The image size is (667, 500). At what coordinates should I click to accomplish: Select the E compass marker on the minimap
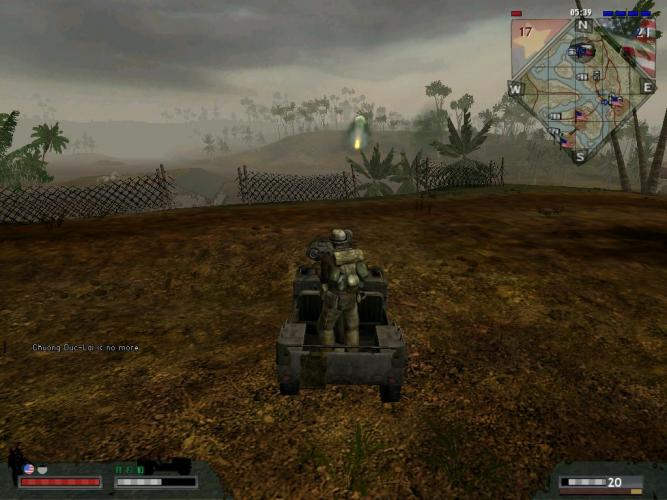coord(647,88)
